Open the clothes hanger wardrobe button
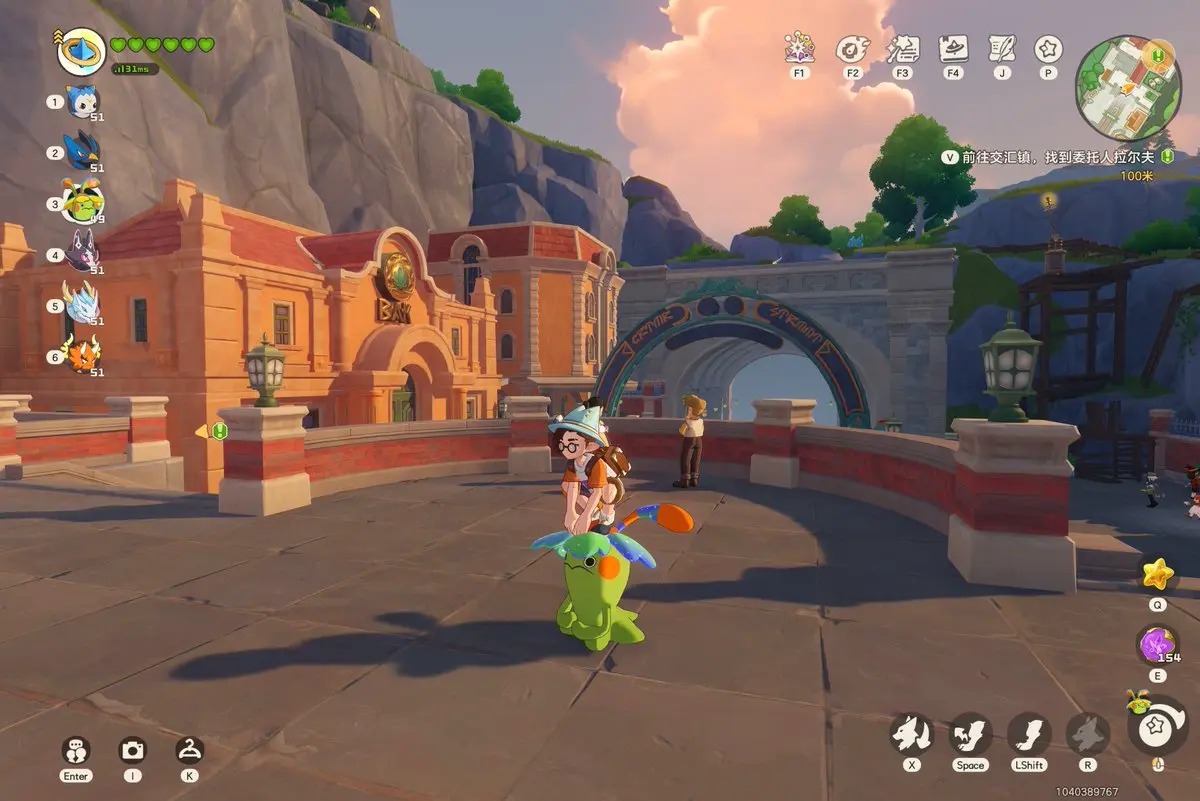Image resolution: width=1200 pixels, height=801 pixels. point(189,750)
